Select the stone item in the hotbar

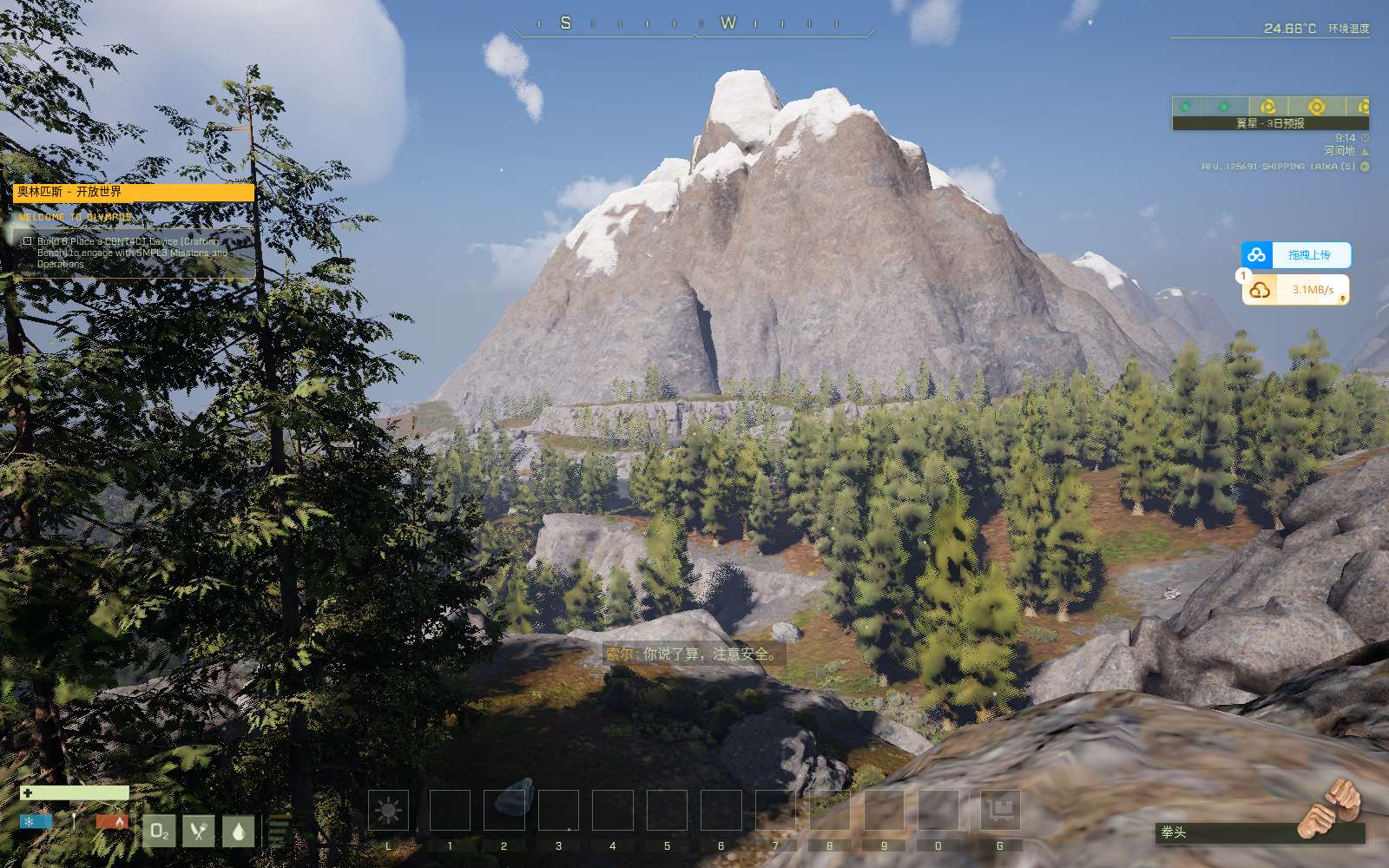pos(504,810)
